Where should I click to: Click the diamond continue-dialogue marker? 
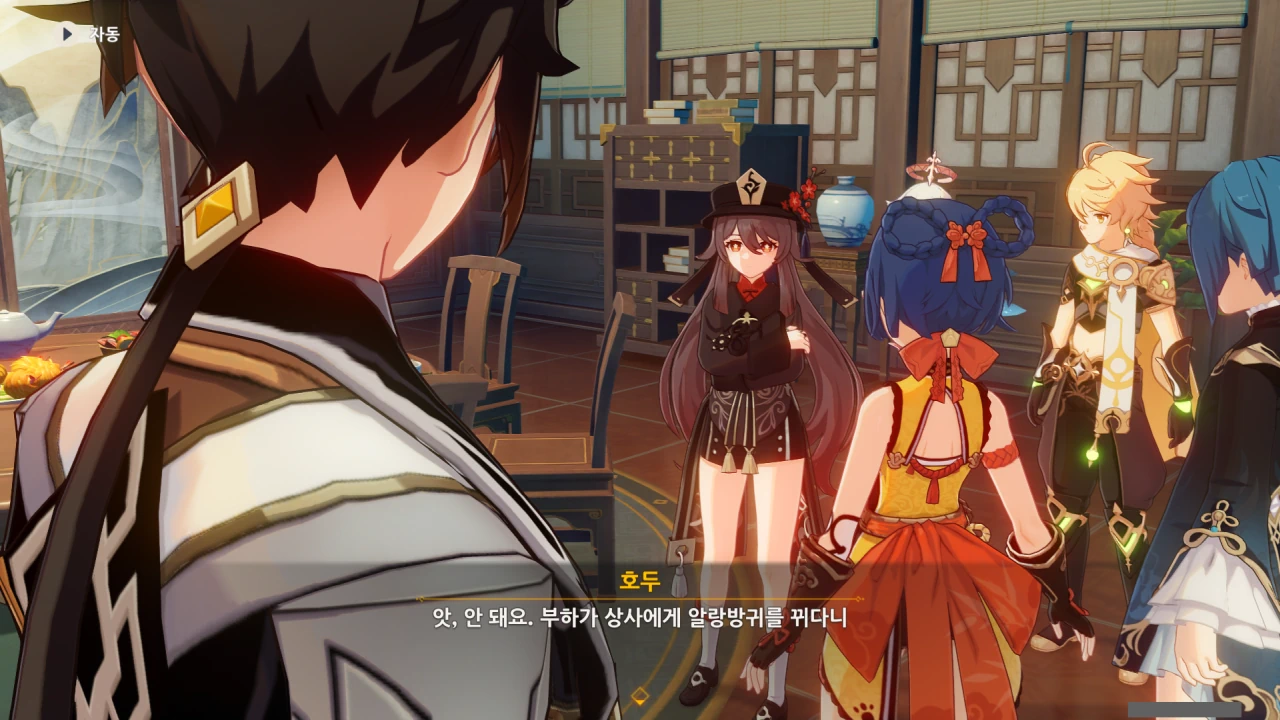coord(639,695)
